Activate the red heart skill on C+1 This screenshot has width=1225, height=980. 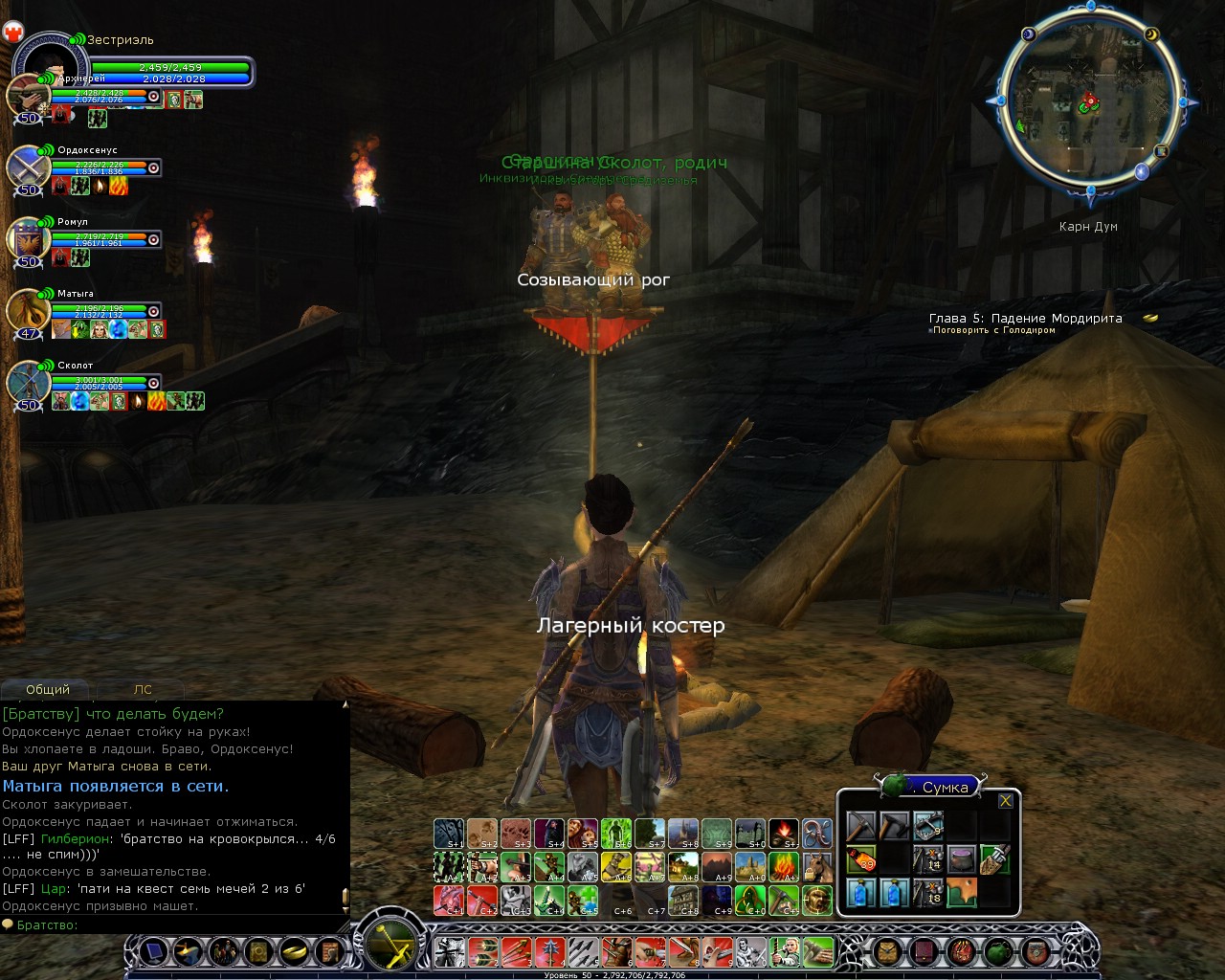(x=448, y=901)
